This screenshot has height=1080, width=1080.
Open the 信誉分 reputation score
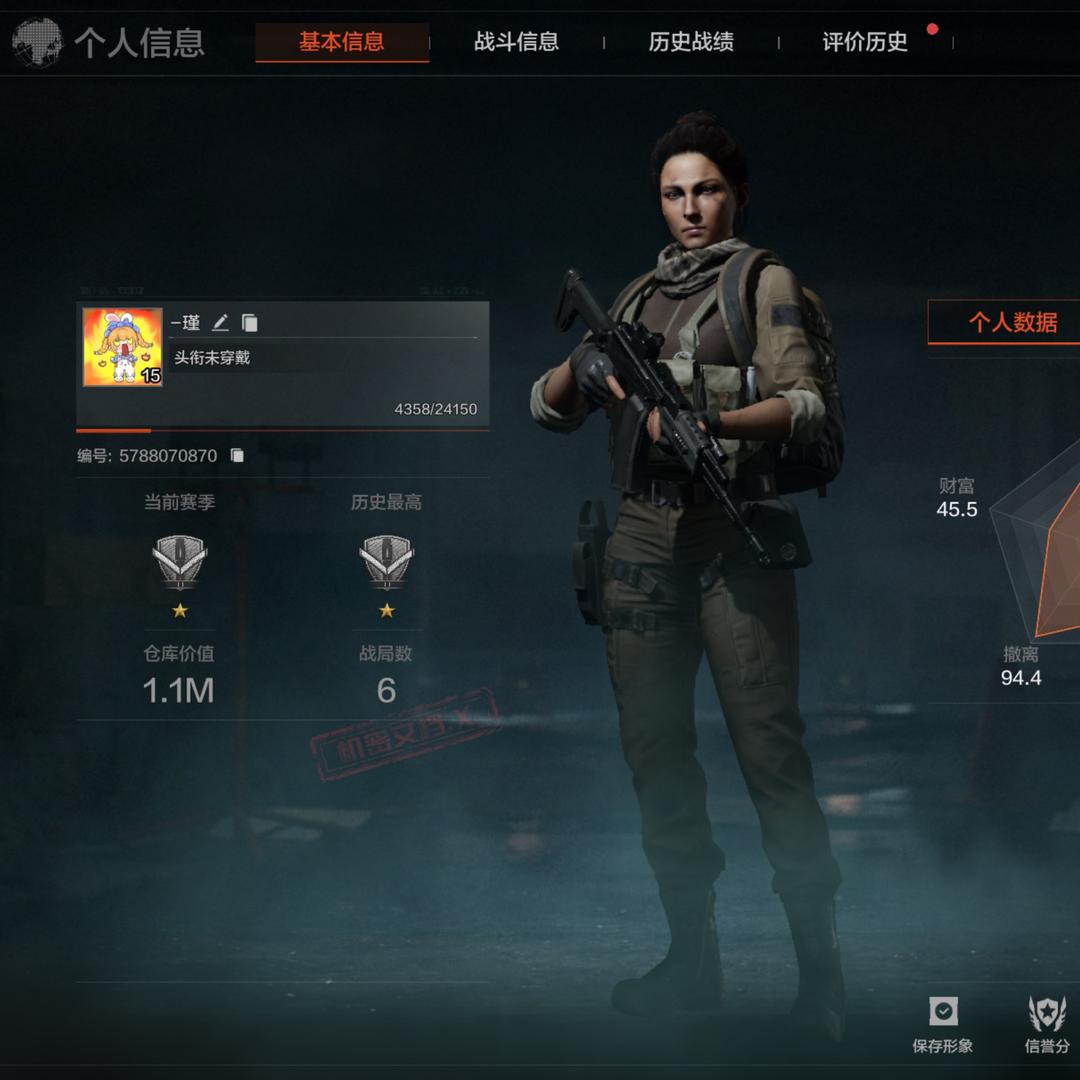(1047, 1024)
